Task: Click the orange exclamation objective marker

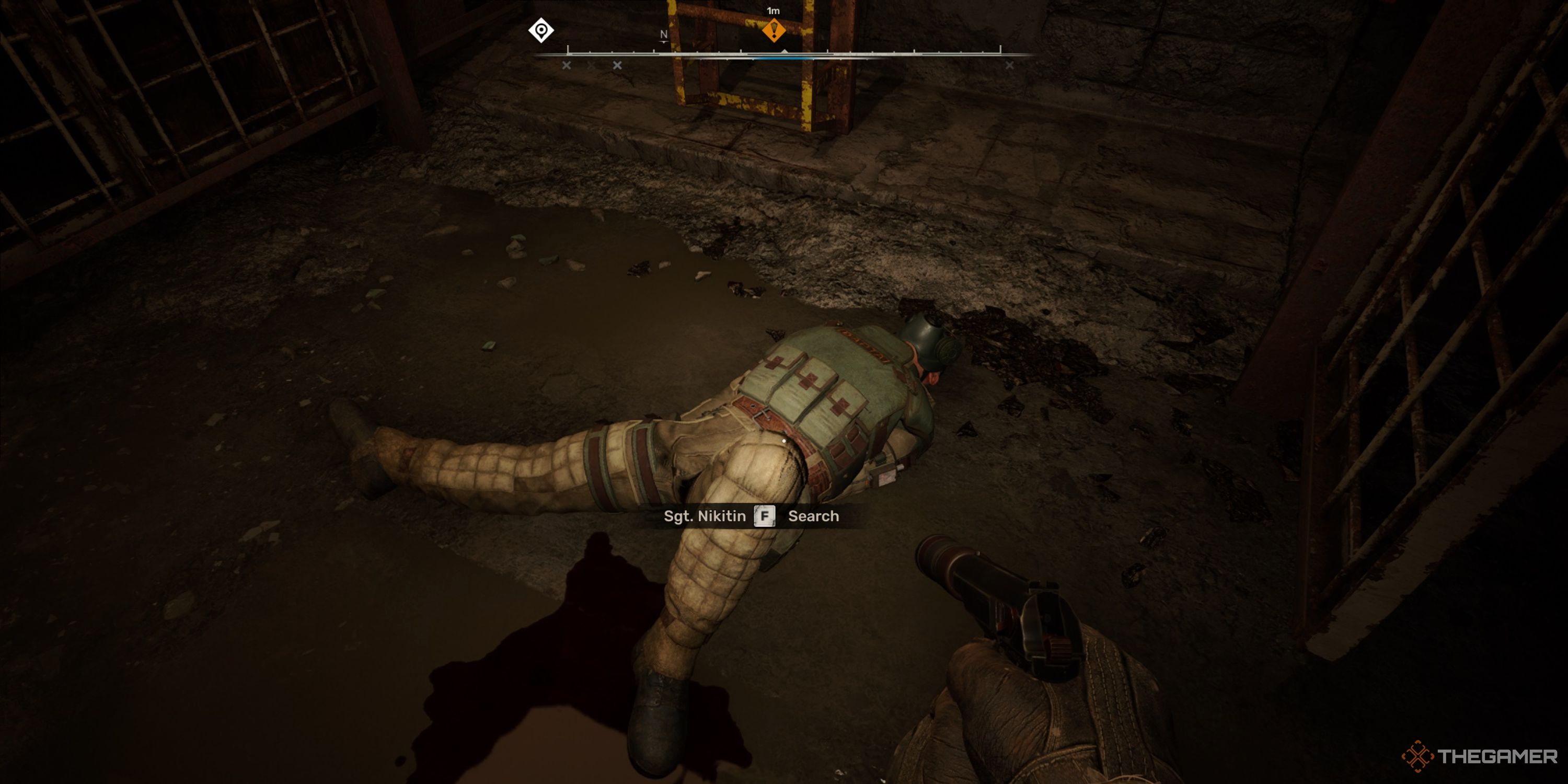Action: (774, 30)
